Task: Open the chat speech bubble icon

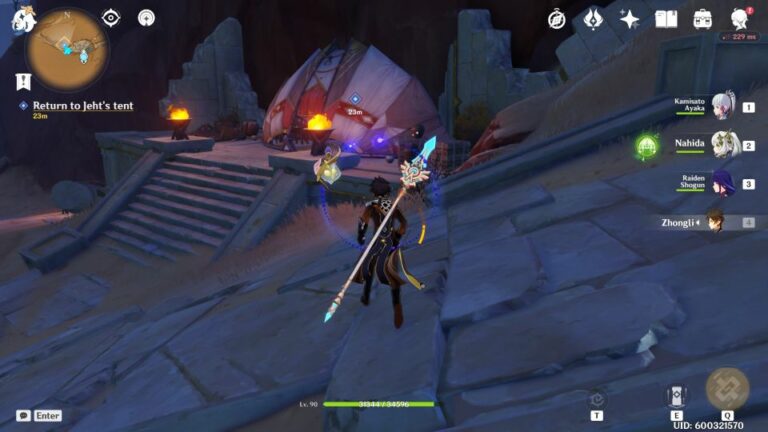Action: point(23,415)
